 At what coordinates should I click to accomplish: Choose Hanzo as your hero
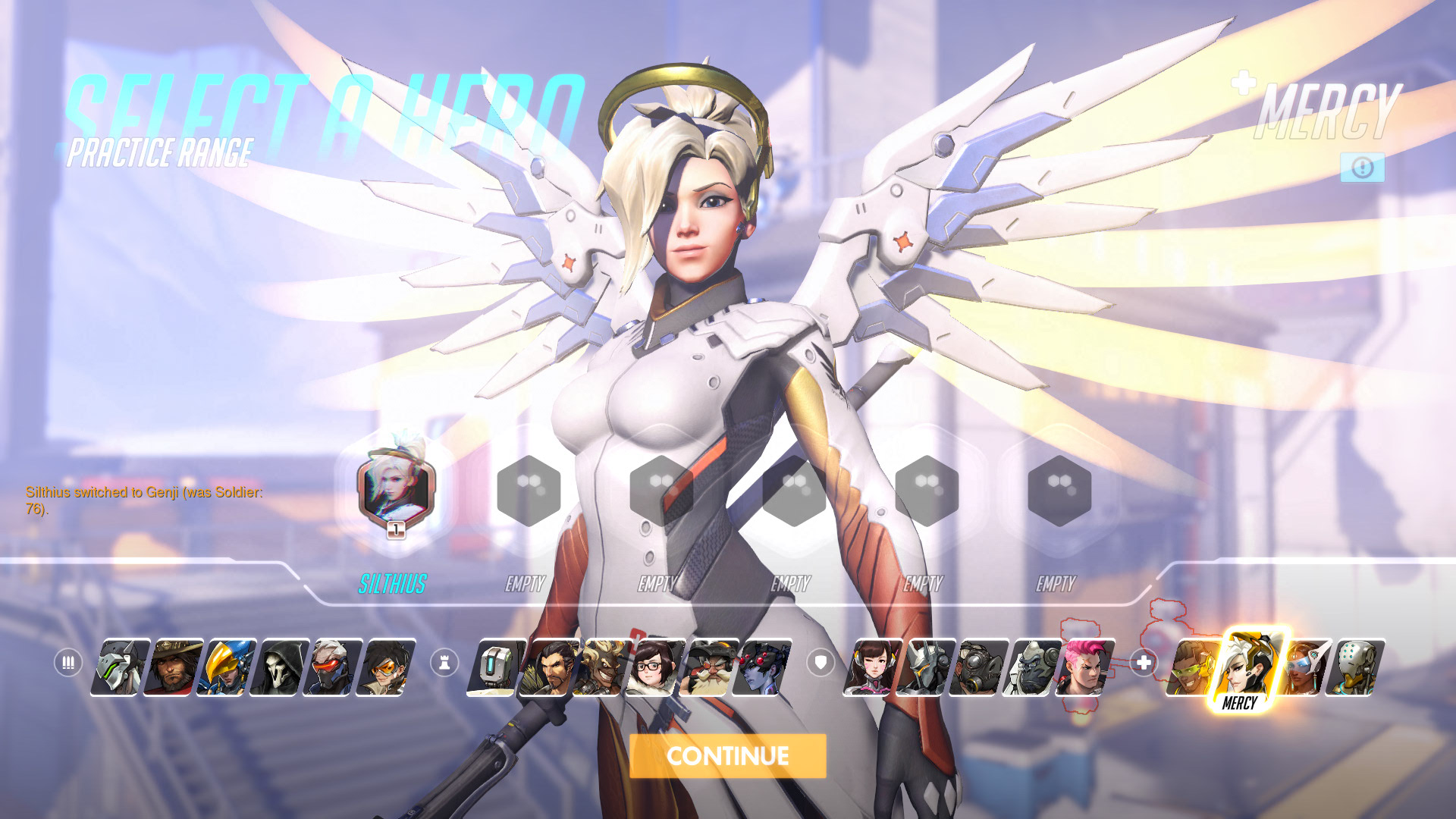pyautogui.click(x=549, y=667)
